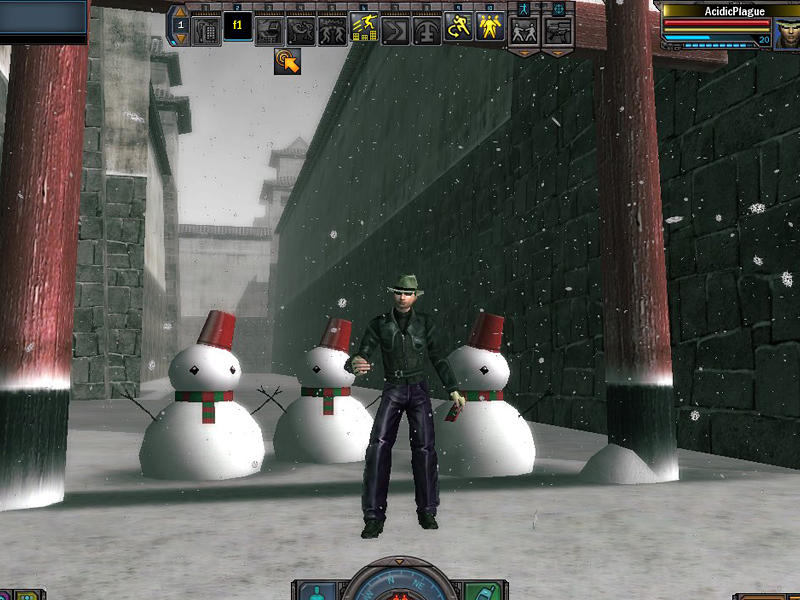Open the martial arts fighting stance slot
This screenshot has height=600, width=800.
[524, 31]
